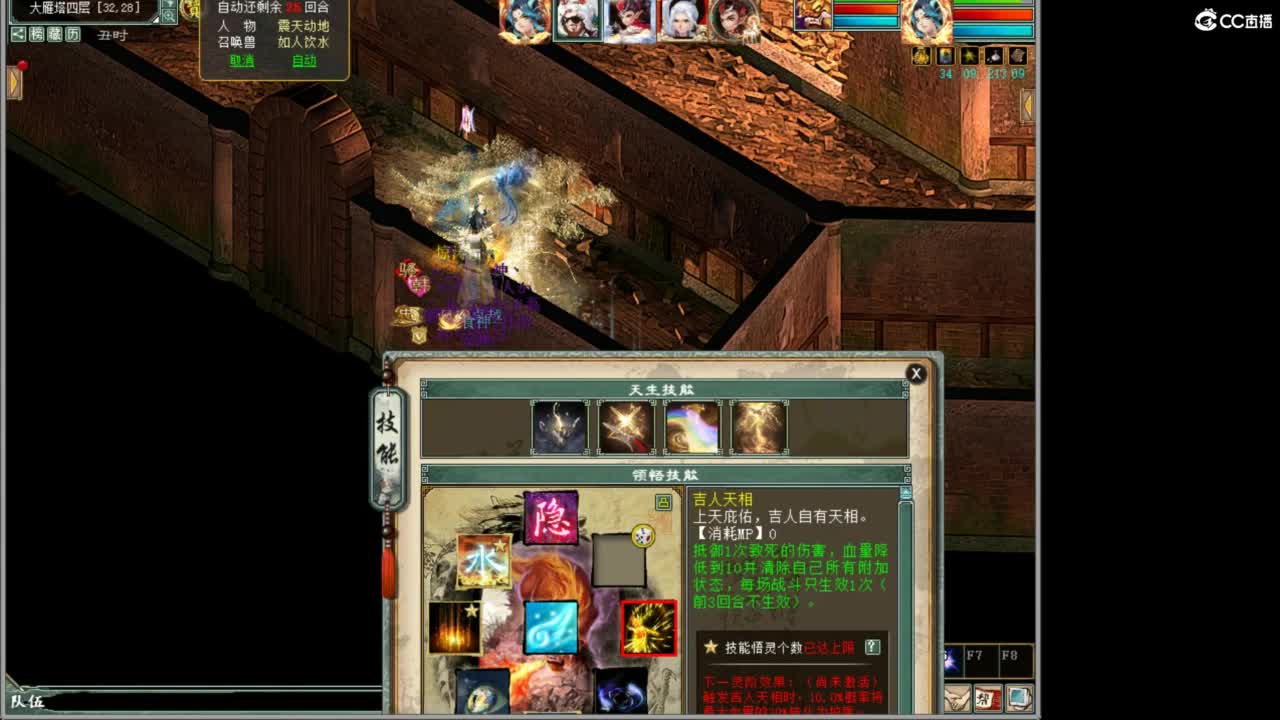Screen dimensions: 1280x720
Task: Click the starred 水 water skill icon
Action: (x=484, y=560)
